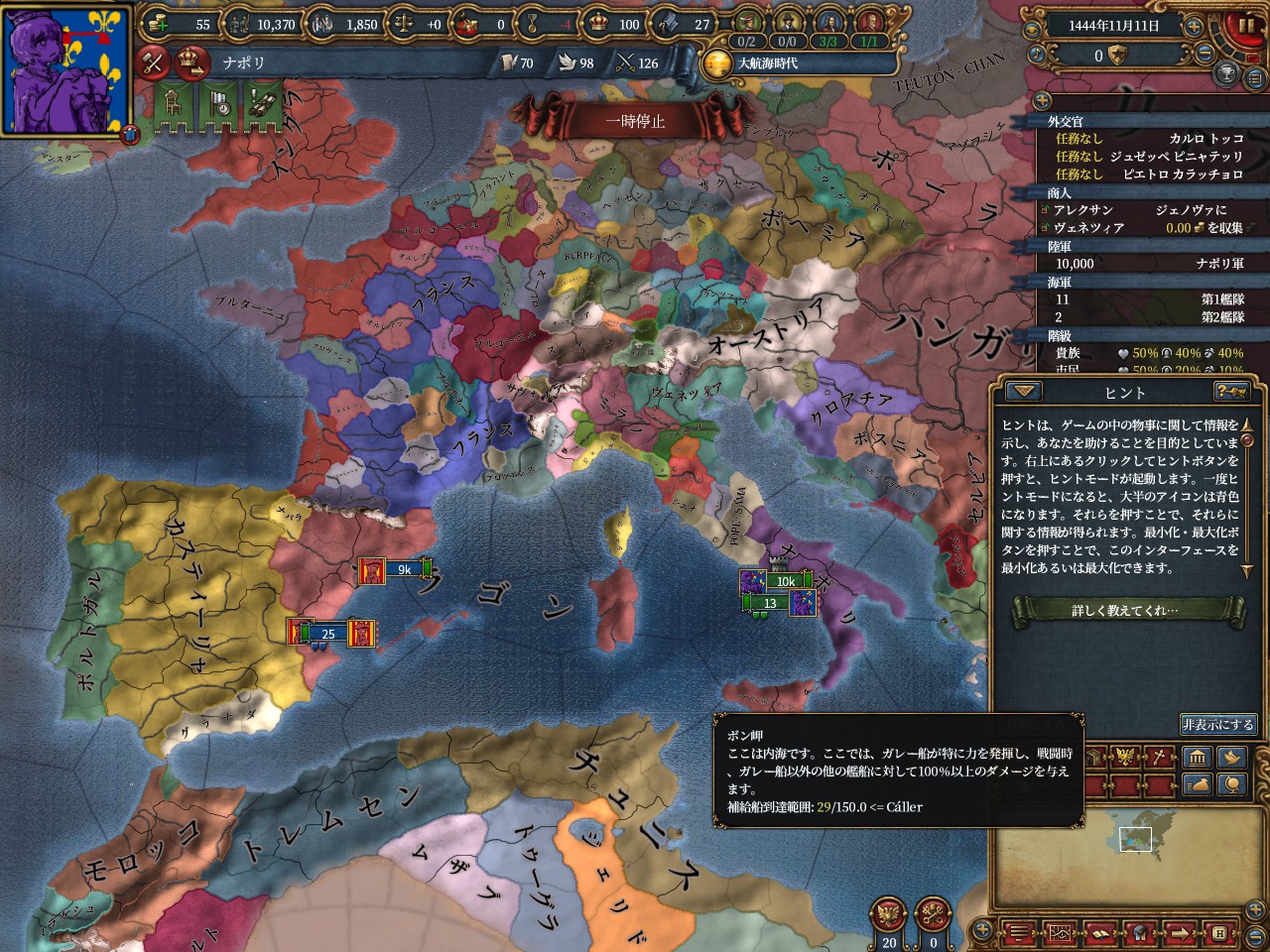Collapse the hint panel with the arrow

coord(1025,392)
